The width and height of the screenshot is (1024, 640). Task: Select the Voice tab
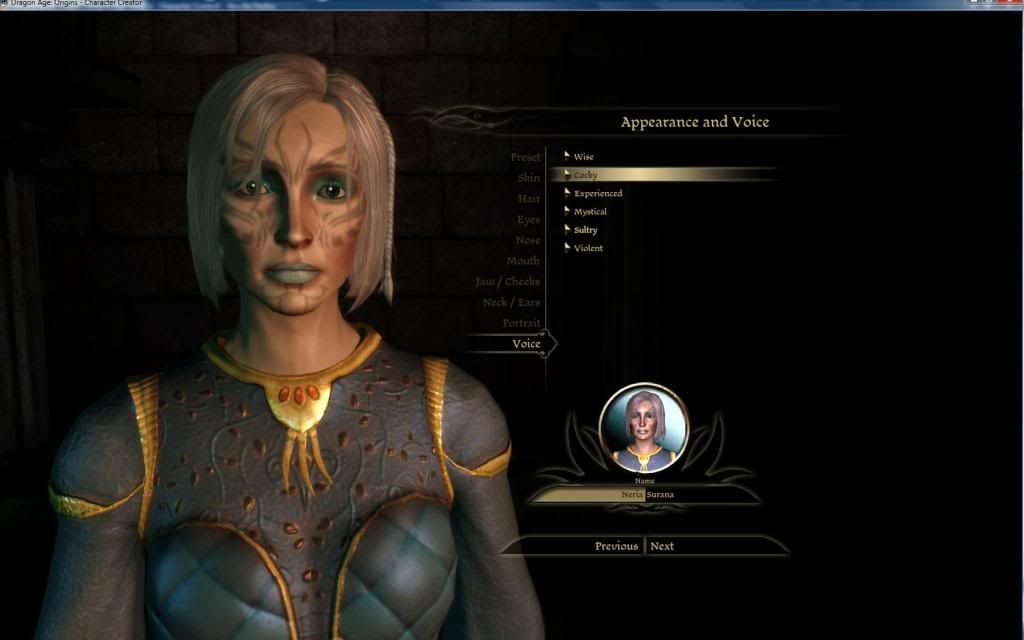point(526,344)
